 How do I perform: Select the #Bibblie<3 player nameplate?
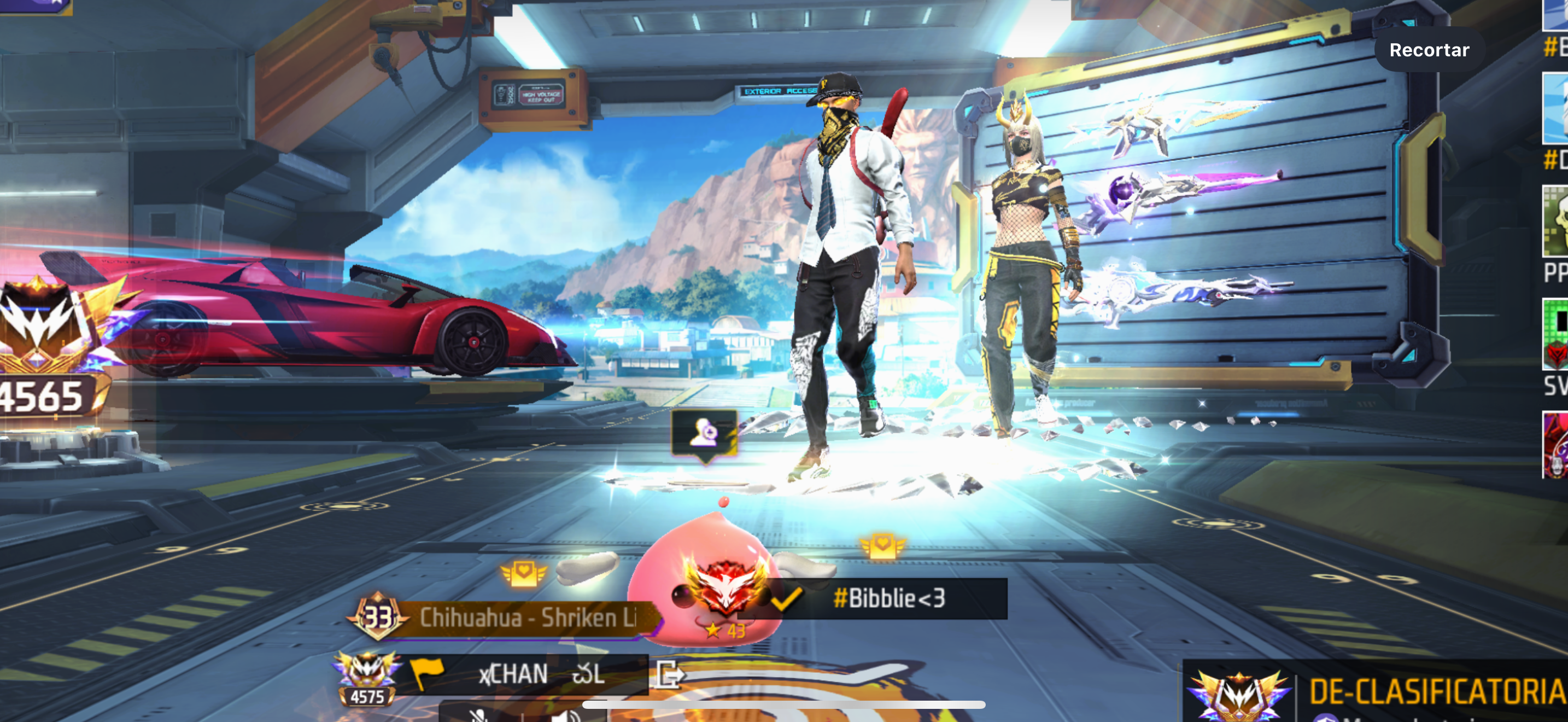[x=887, y=599]
